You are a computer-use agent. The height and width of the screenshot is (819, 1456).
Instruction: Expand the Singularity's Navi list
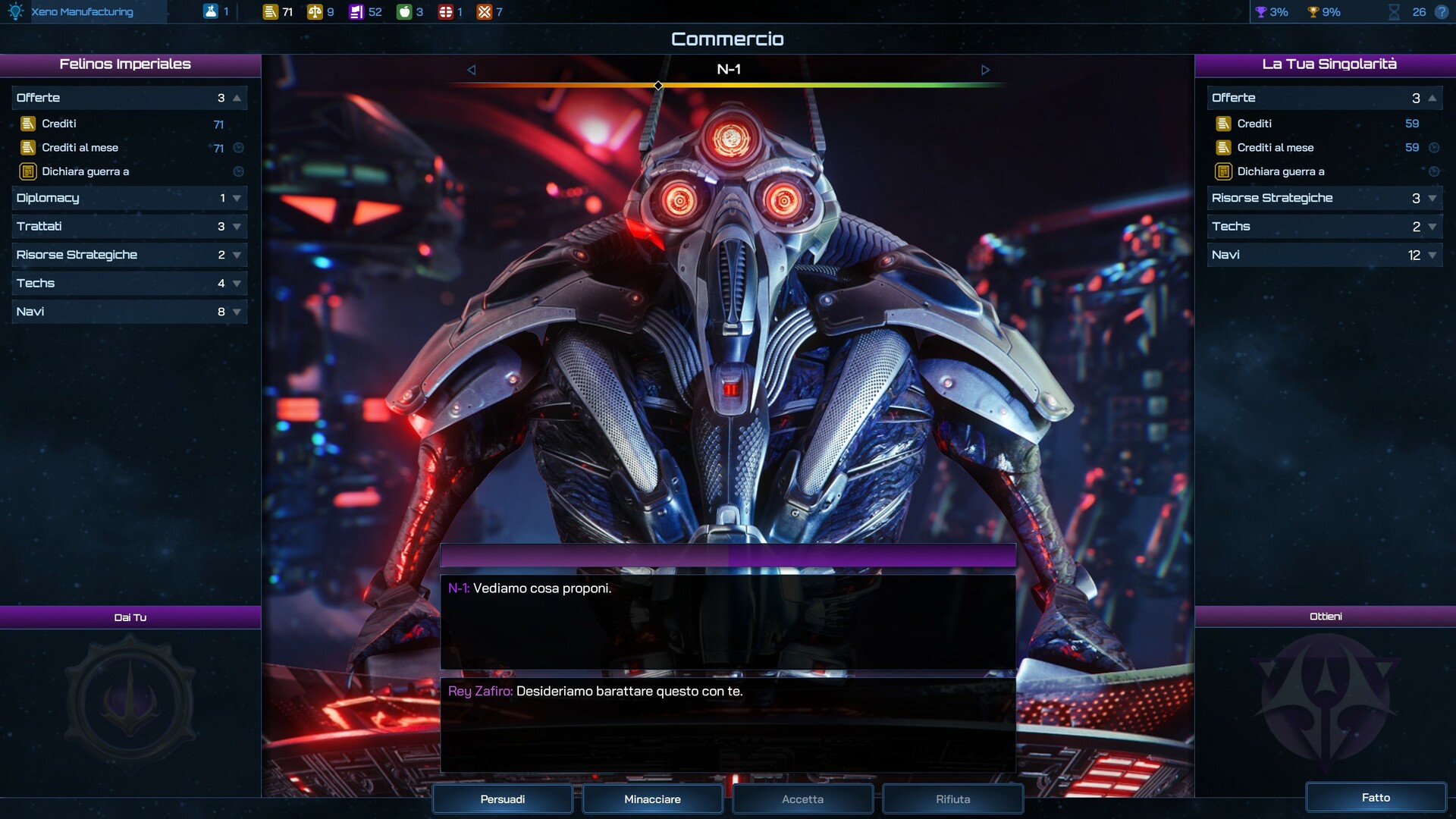pos(1324,255)
